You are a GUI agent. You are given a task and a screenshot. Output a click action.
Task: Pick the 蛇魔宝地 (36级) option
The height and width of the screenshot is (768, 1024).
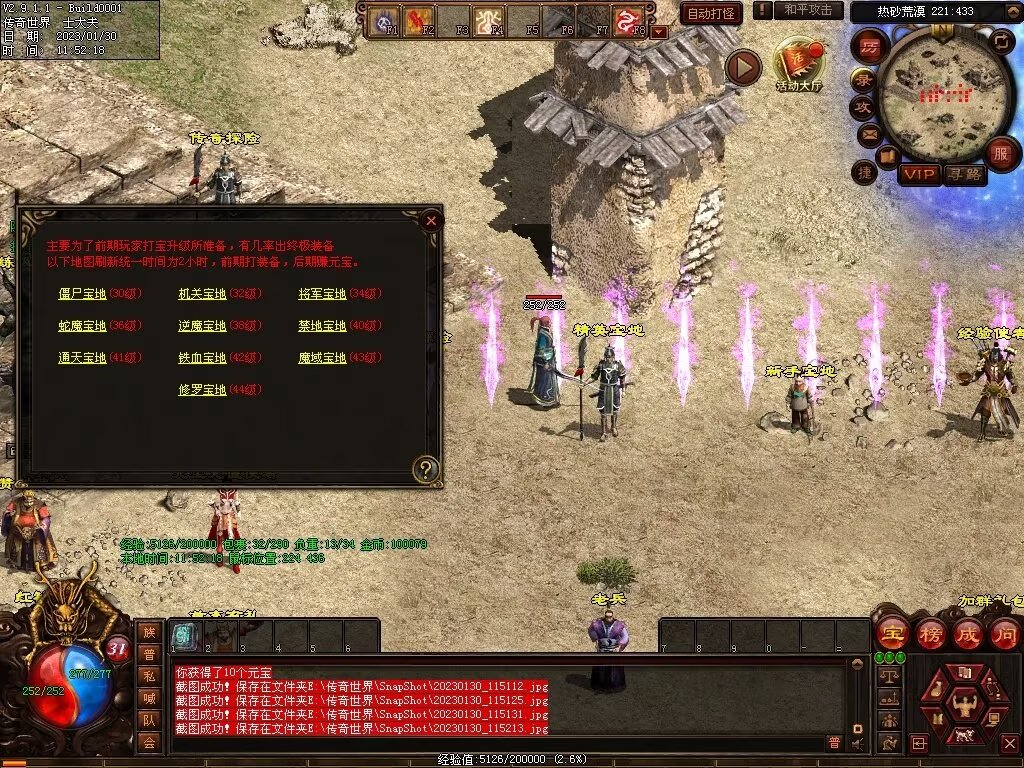82,326
